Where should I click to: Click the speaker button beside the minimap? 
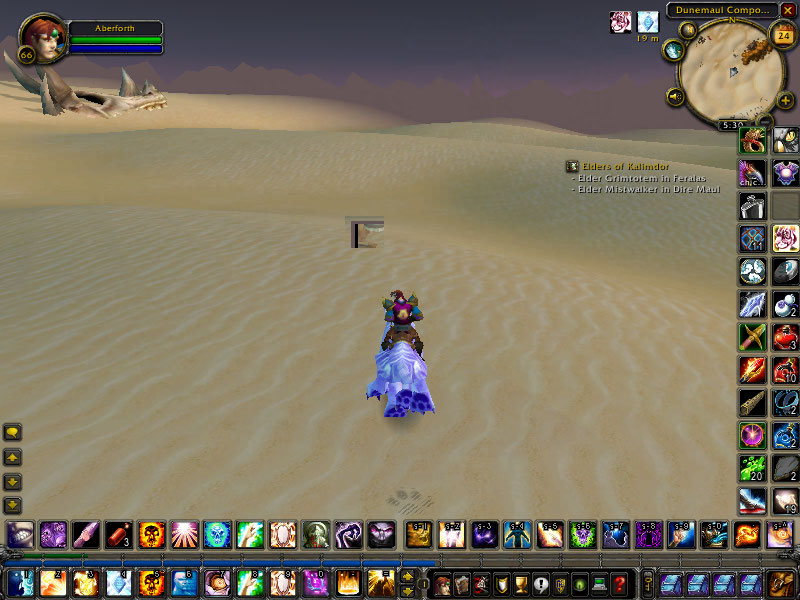pos(675,97)
